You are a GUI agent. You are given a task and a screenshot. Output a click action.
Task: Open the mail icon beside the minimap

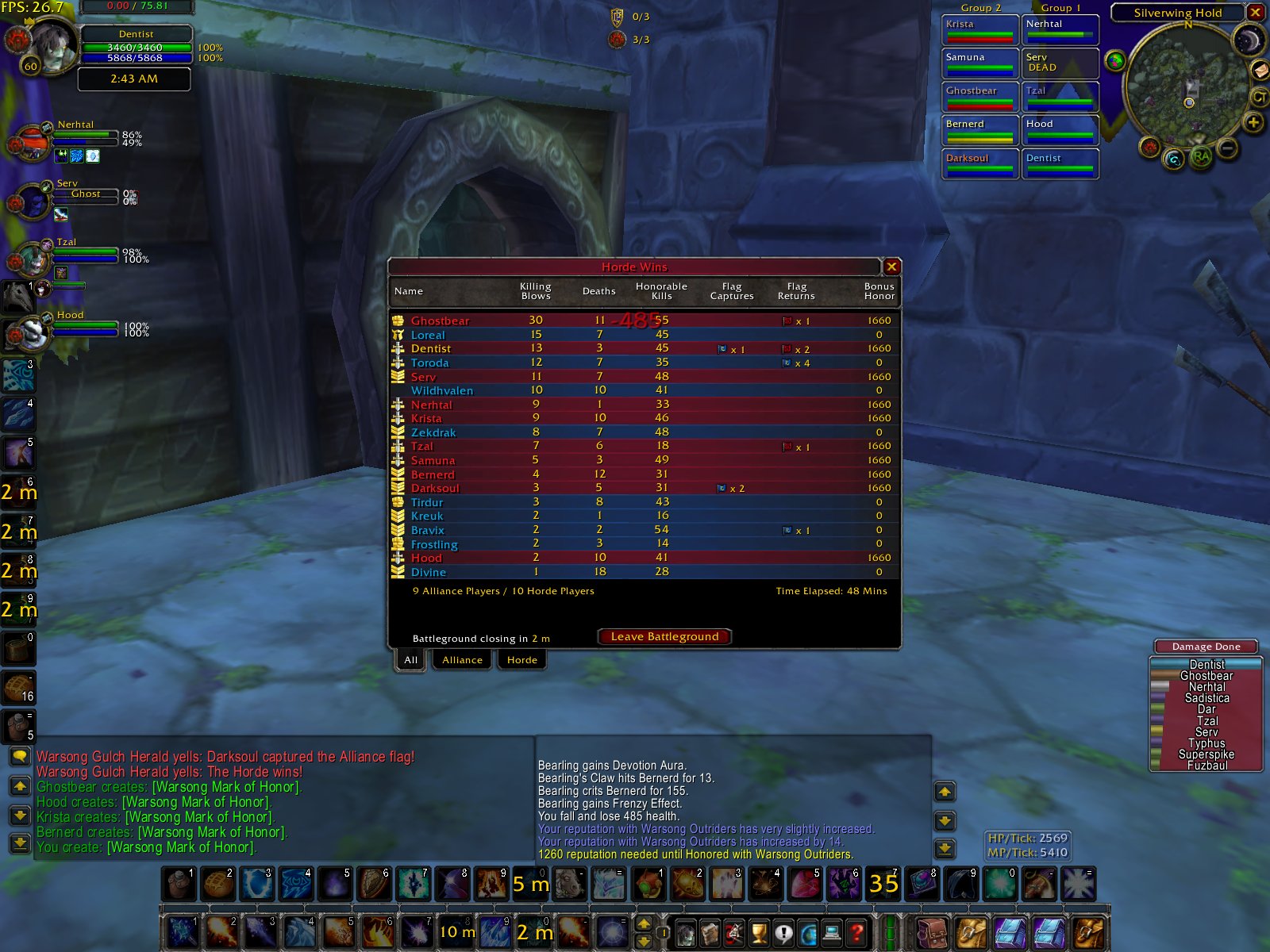pos(1260,70)
